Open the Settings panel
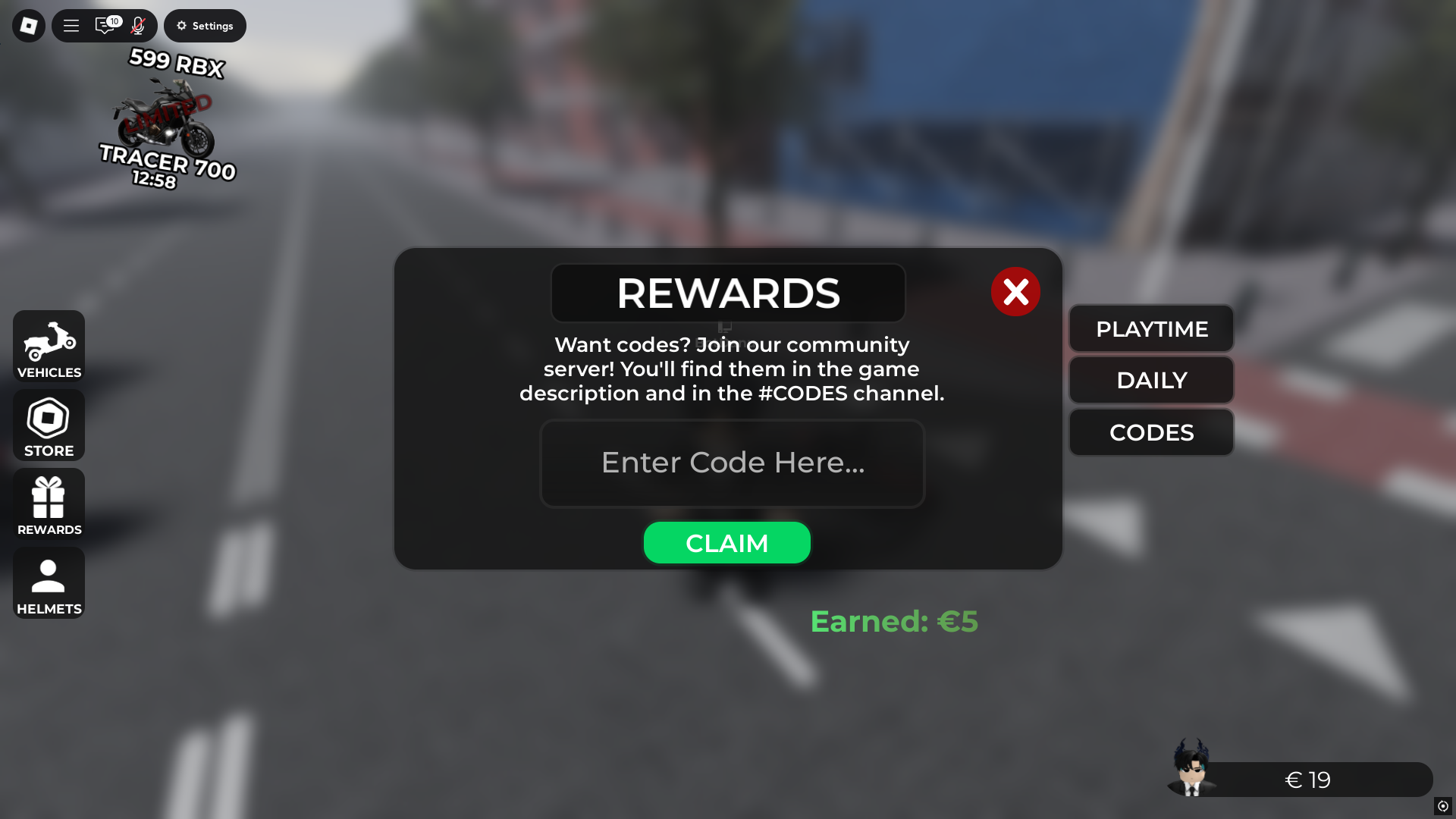Screen dimensions: 1456x819 205,25
